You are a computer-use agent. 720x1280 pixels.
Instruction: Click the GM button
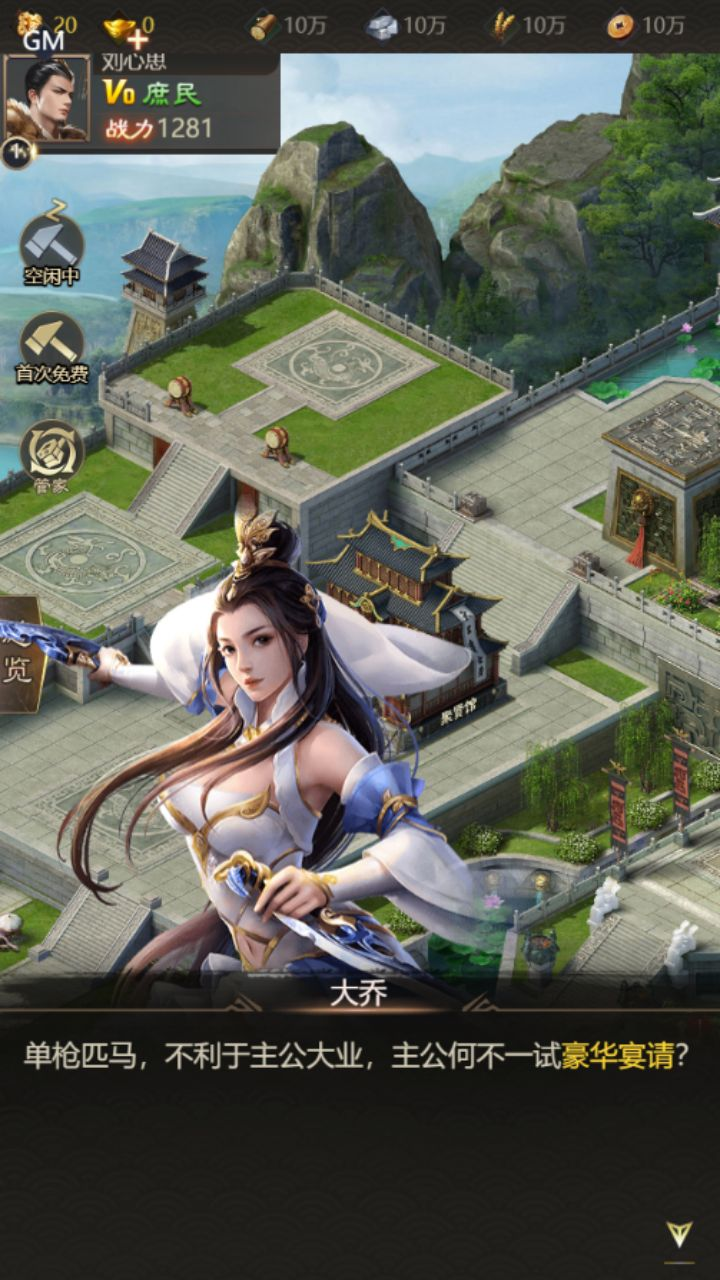(x=43, y=41)
